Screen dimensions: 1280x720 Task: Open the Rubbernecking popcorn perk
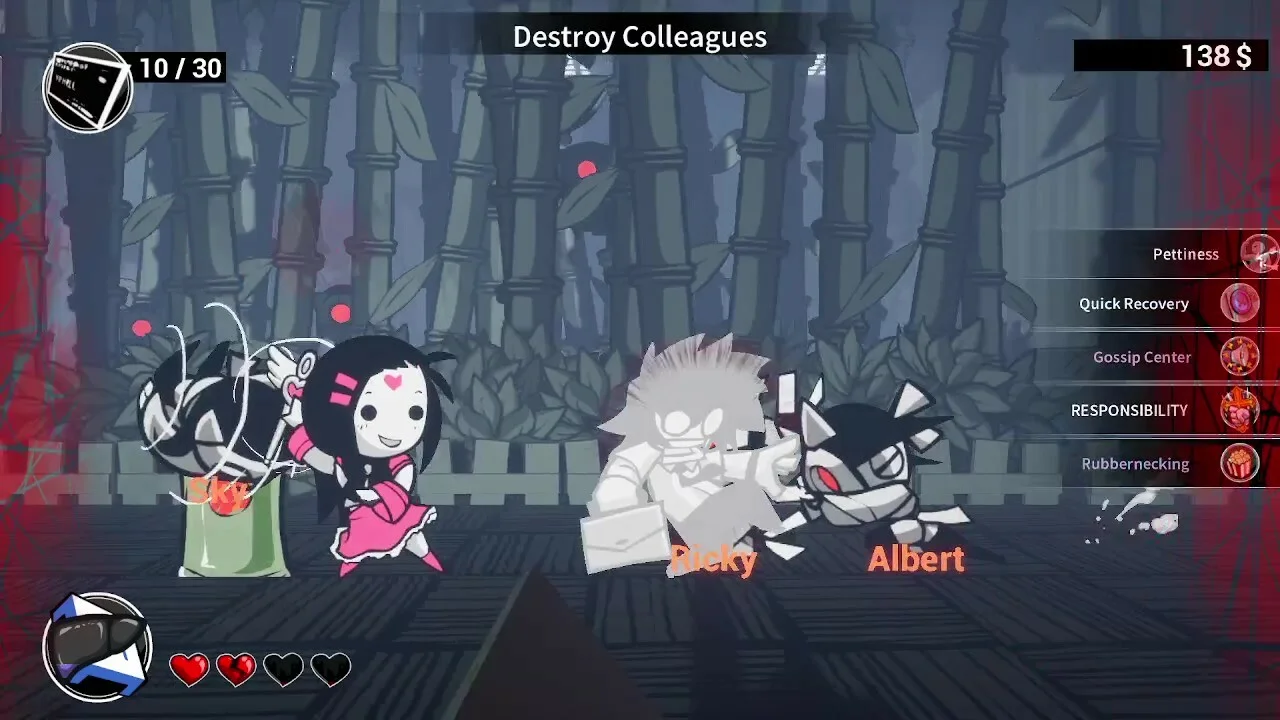click(1240, 464)
